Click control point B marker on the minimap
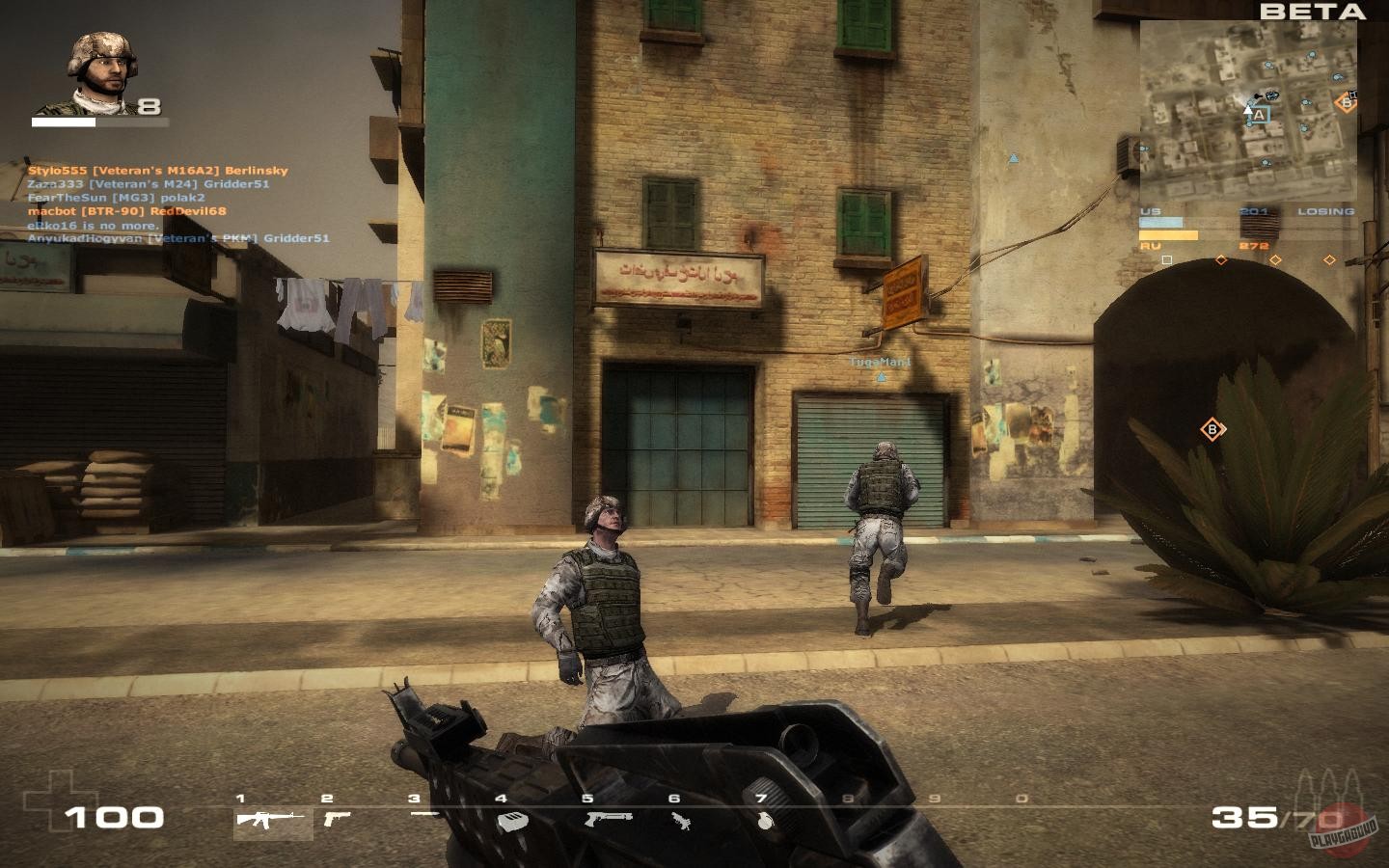1389x868 pixels. [x=1347, y=101]
